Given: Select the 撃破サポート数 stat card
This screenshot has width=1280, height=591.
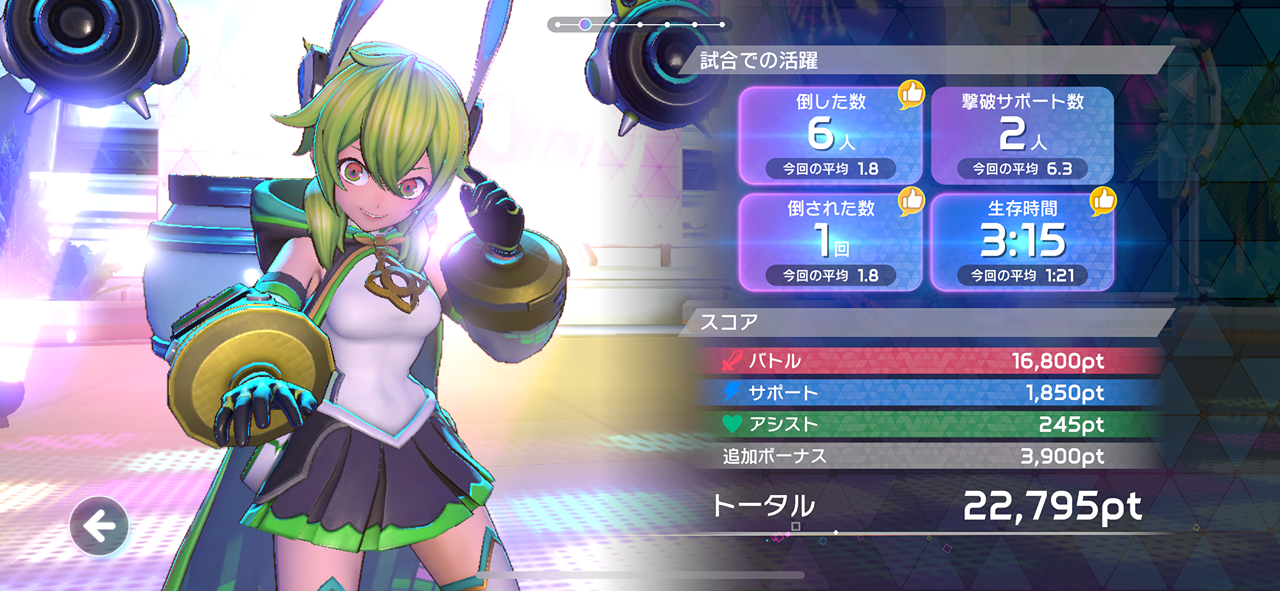Looking at the screenshot, I should [1022, 135].
